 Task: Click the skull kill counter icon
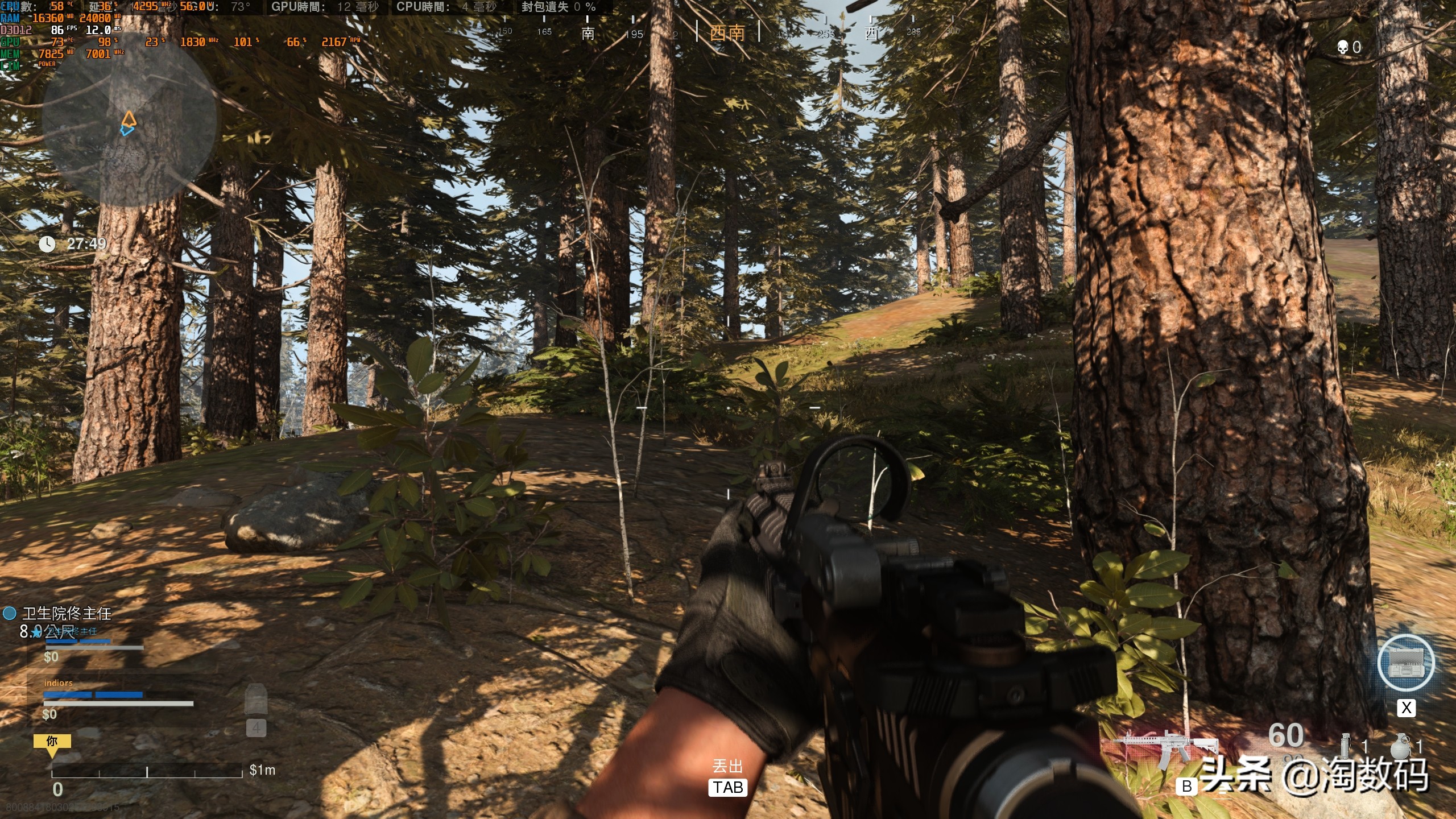pos(1343,47)
